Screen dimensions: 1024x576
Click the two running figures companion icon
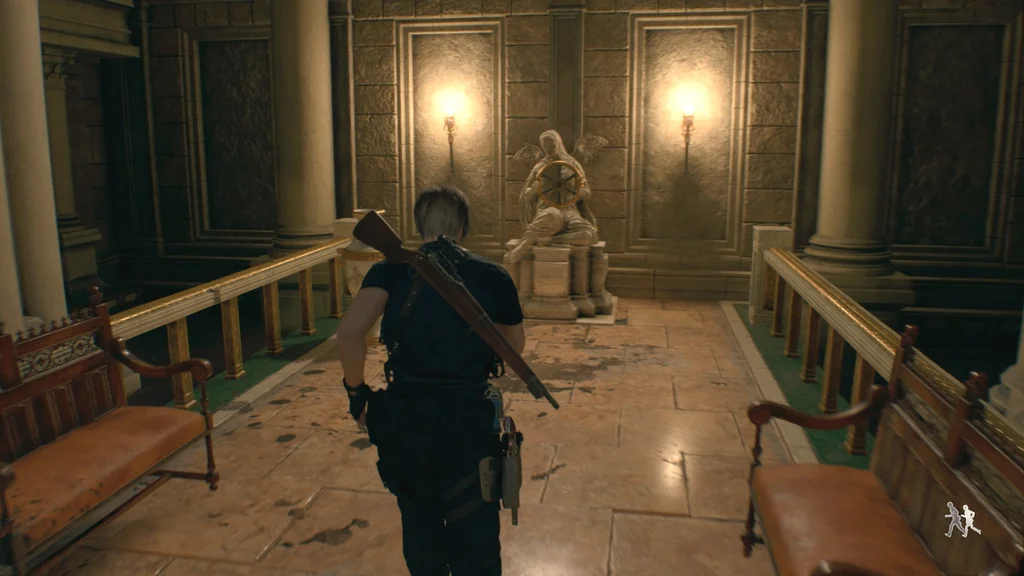[962, 519]
